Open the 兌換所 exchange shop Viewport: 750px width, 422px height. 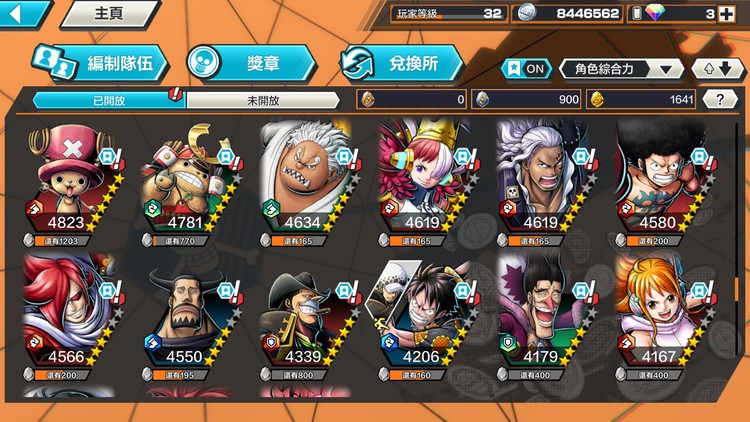[401, 63]
